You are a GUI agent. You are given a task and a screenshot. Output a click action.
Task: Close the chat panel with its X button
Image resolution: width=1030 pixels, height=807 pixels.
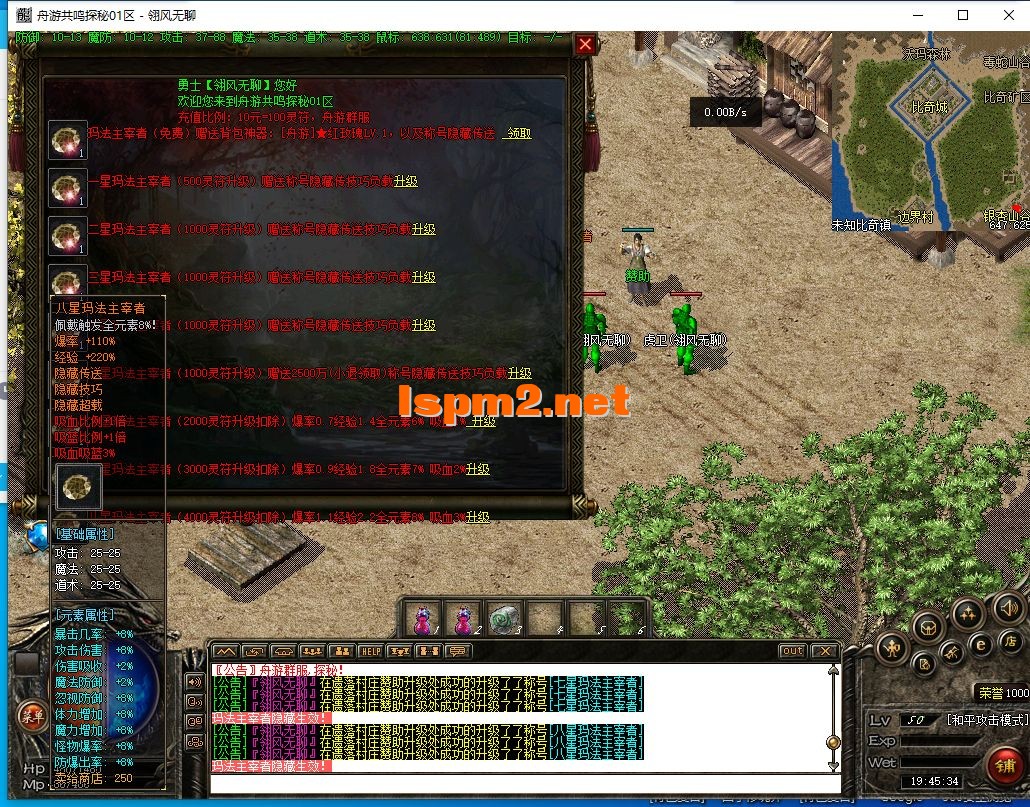coord(826,651)
